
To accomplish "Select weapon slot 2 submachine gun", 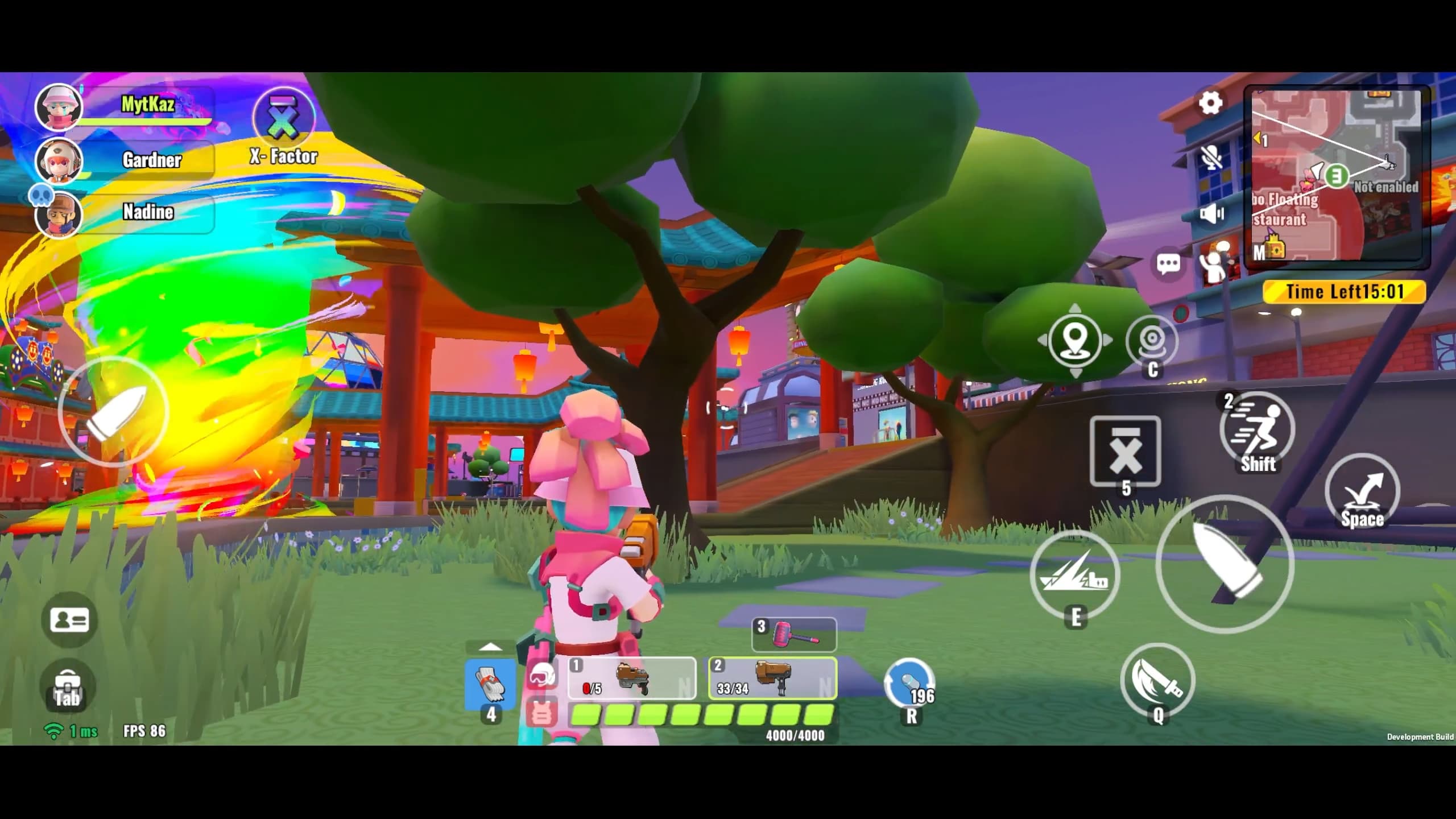I will pyautogui.click(x=772, y=679).
